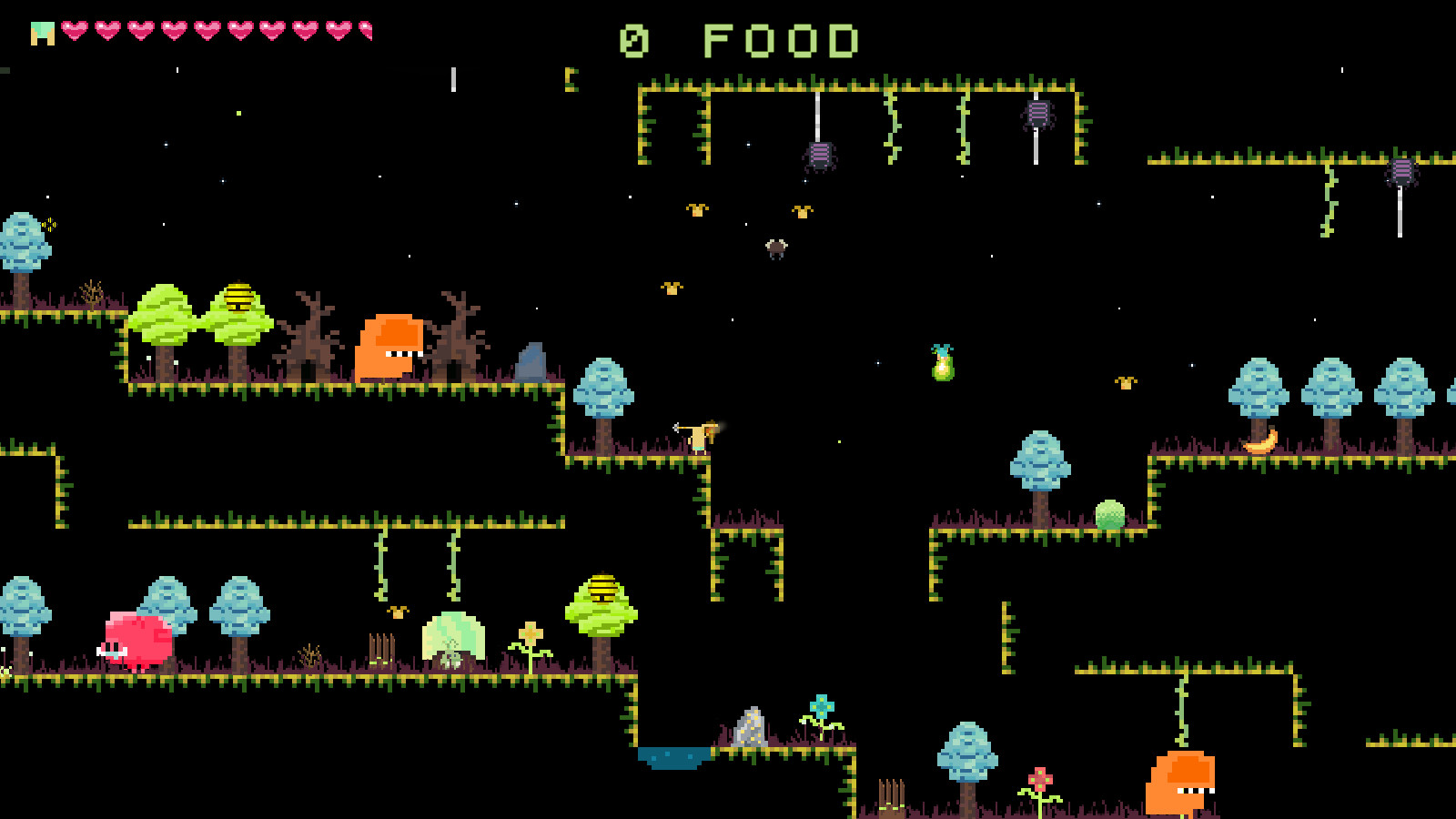Click the 0 FOOD counter text

[737, 38]
